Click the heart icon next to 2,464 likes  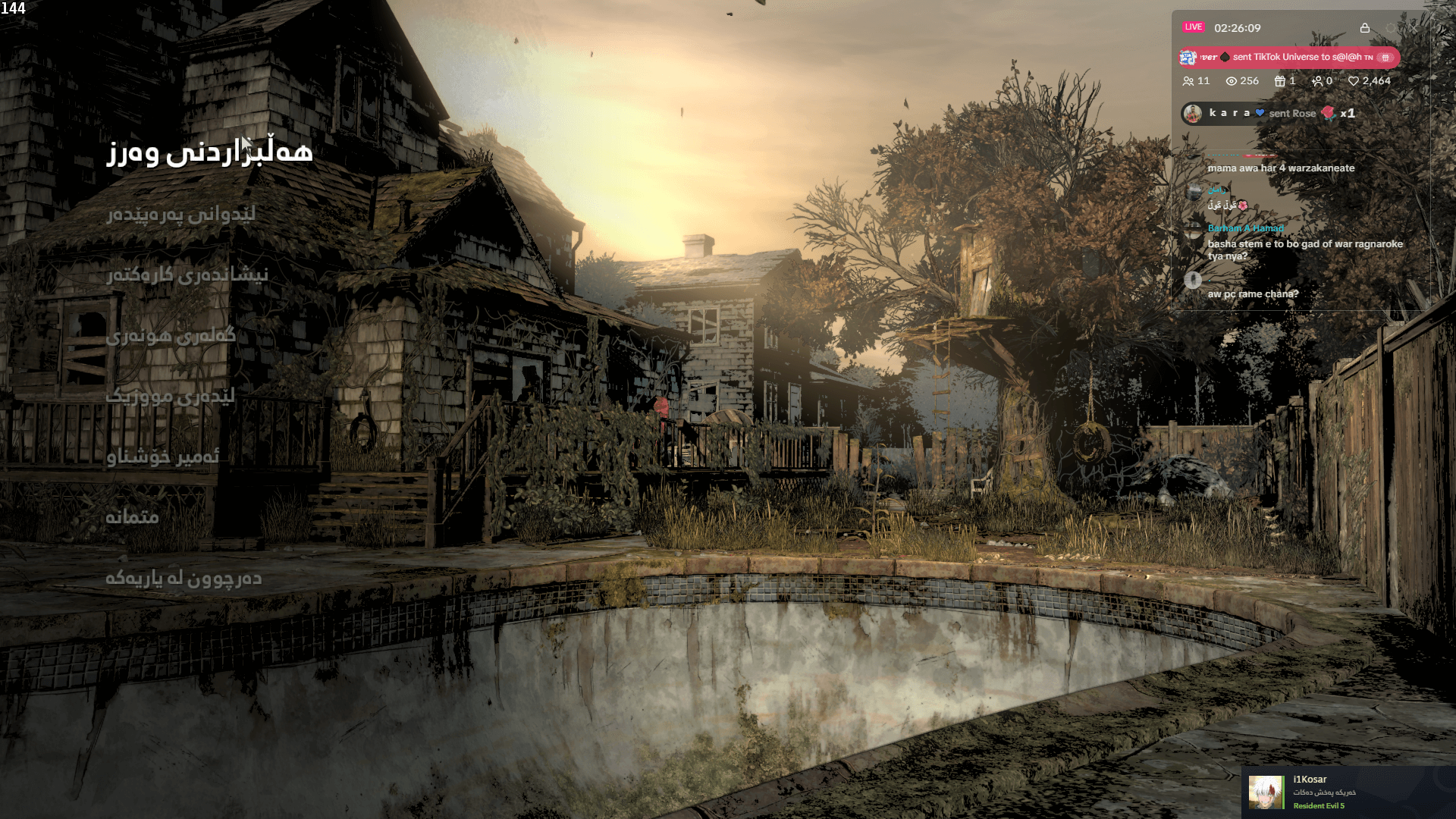(x=1354, y=81)
